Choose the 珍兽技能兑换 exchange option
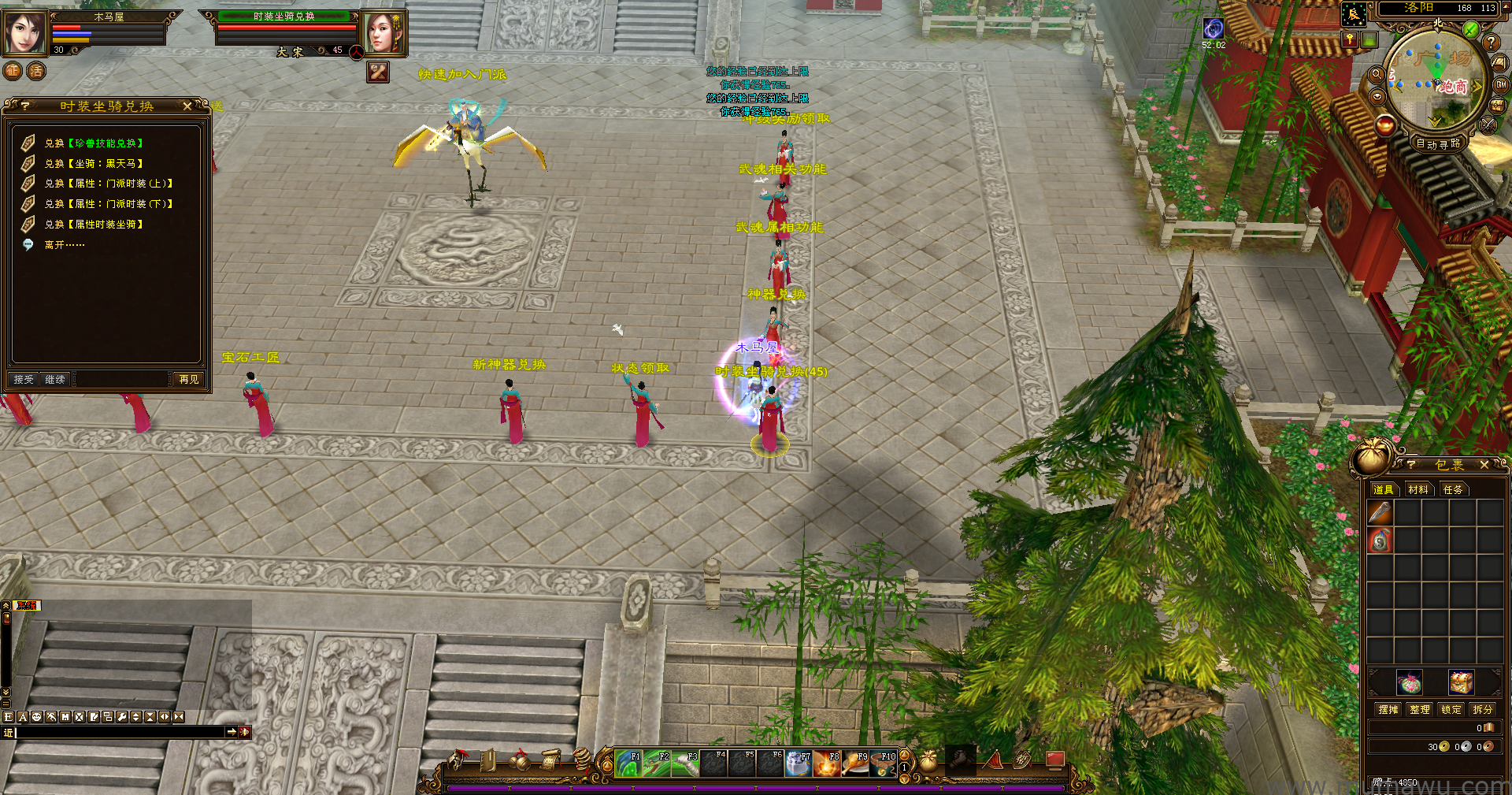The height and width of the screenshot is (795, 1512). 94,143
